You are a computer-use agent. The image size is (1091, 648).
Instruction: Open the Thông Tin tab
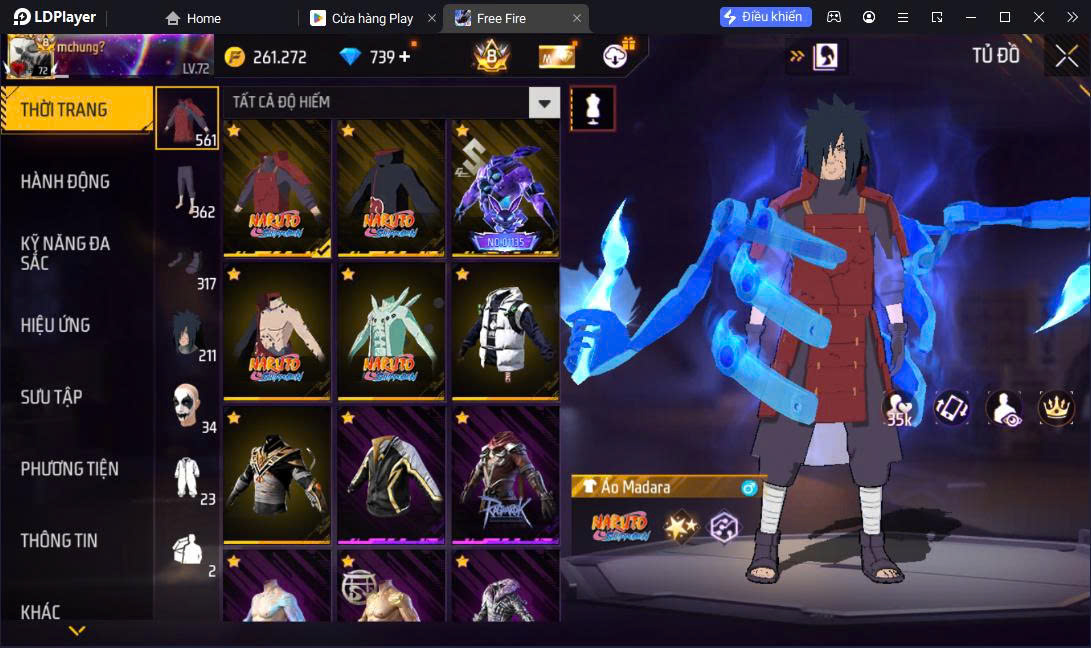point(60,540)
